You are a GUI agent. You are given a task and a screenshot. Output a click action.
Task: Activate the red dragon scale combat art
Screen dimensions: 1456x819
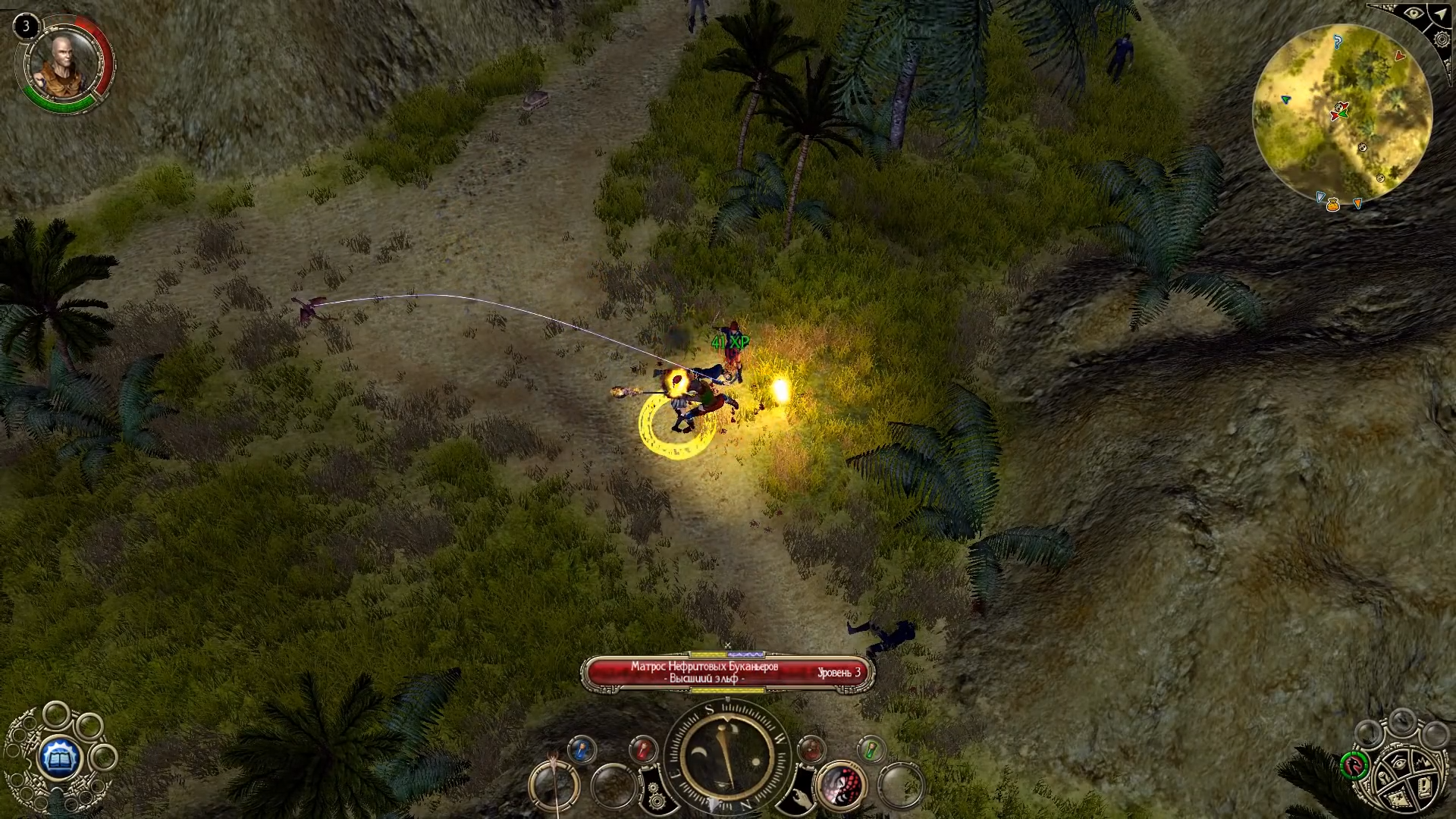(x=840, y=785)
